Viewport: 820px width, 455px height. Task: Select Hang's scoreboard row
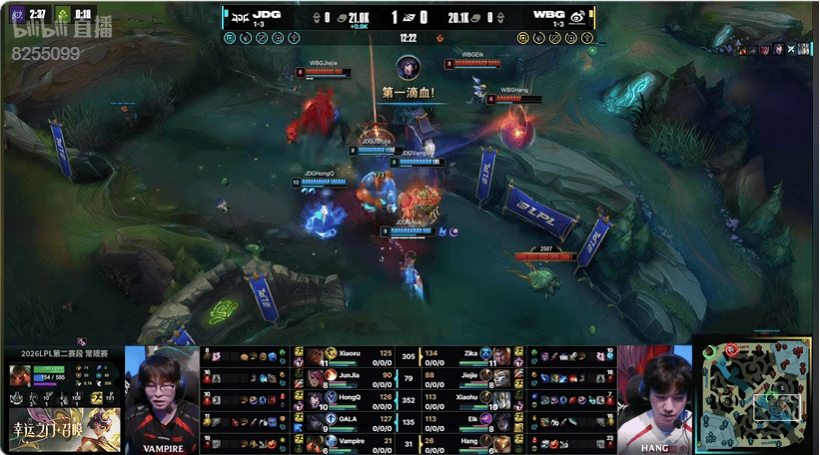(x=468, y=441)
